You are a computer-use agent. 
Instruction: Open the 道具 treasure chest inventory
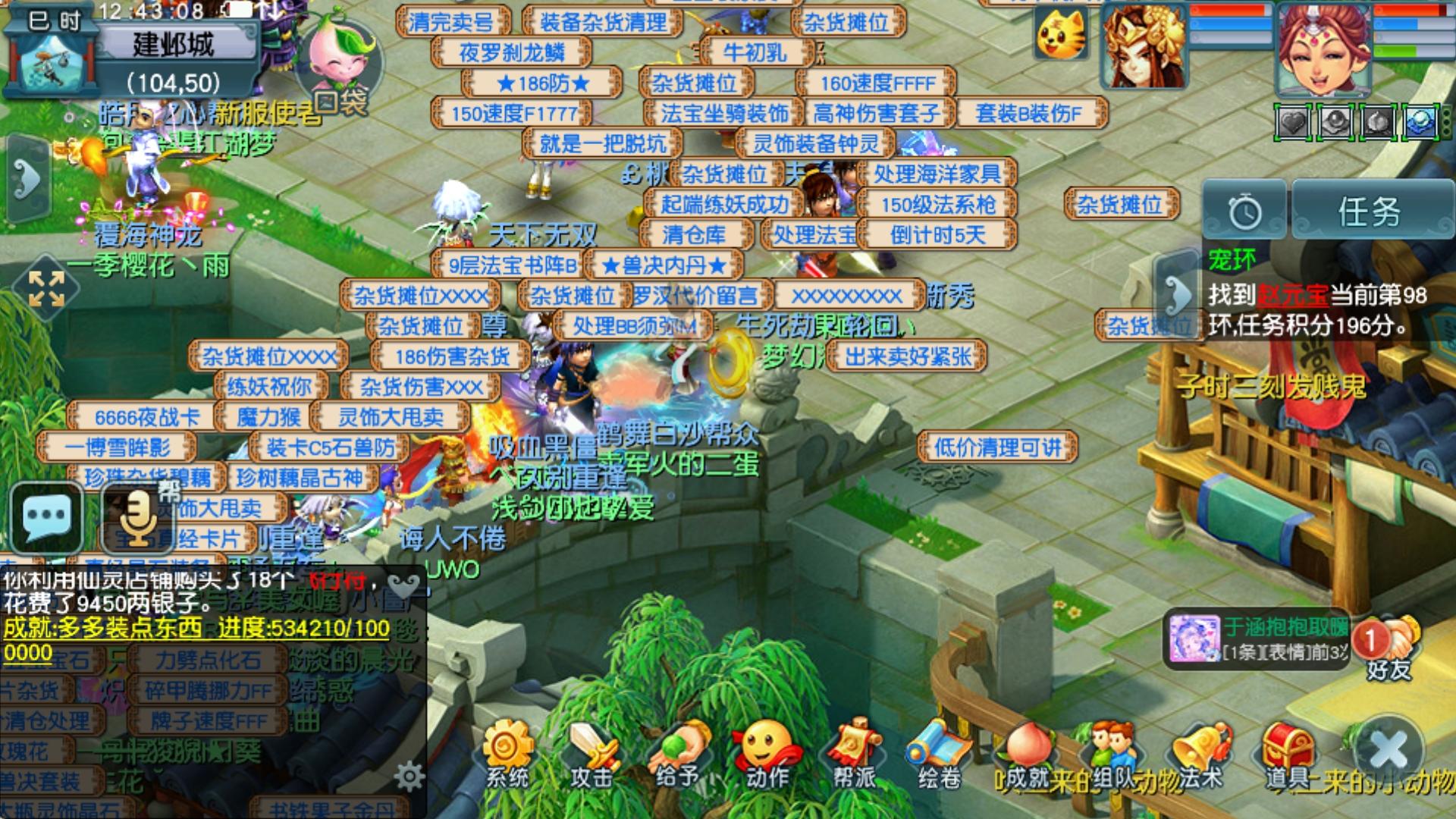click(1289, 755)
